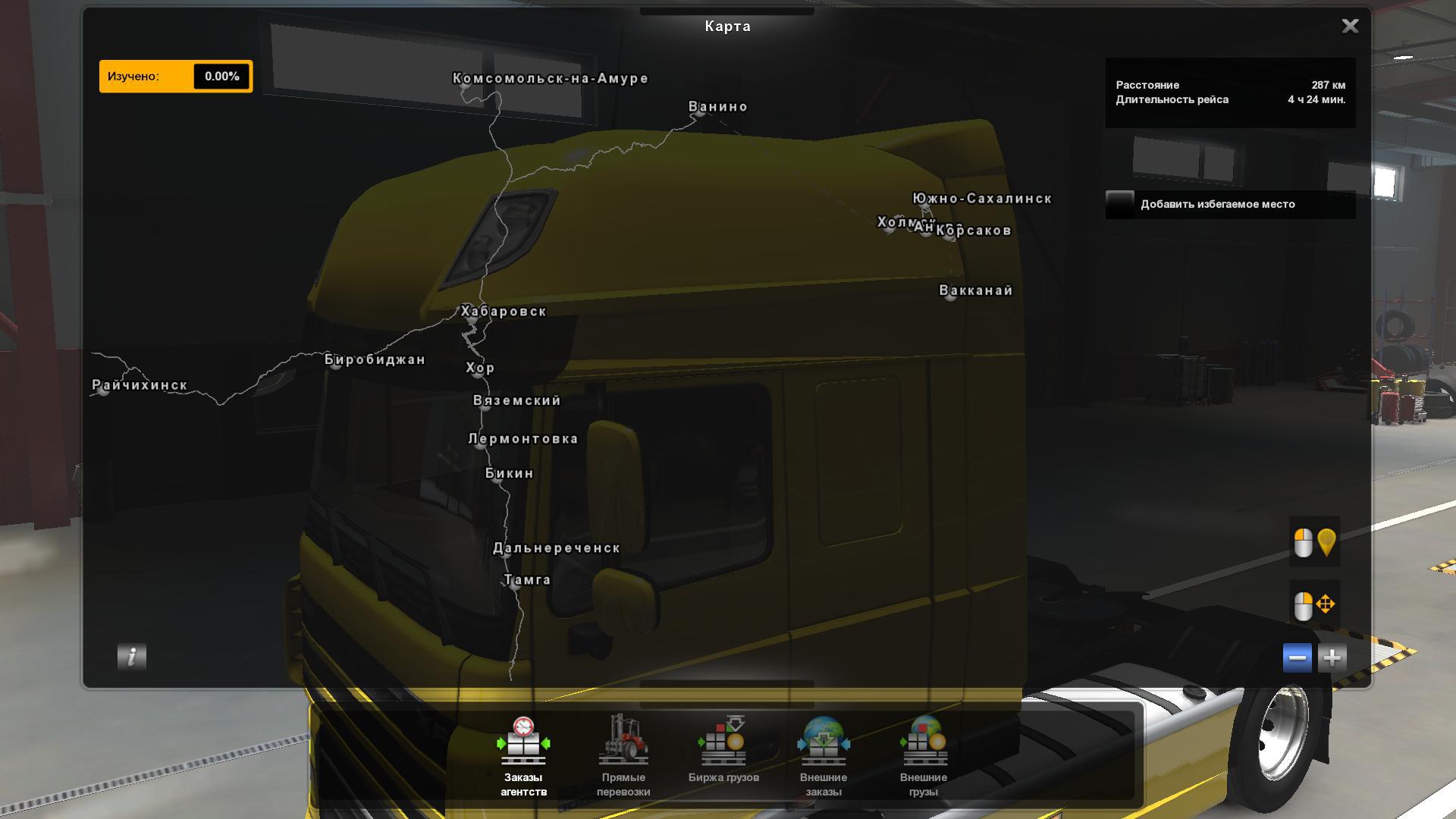Zoom out the map with minus button

[x=1297, y=657]
